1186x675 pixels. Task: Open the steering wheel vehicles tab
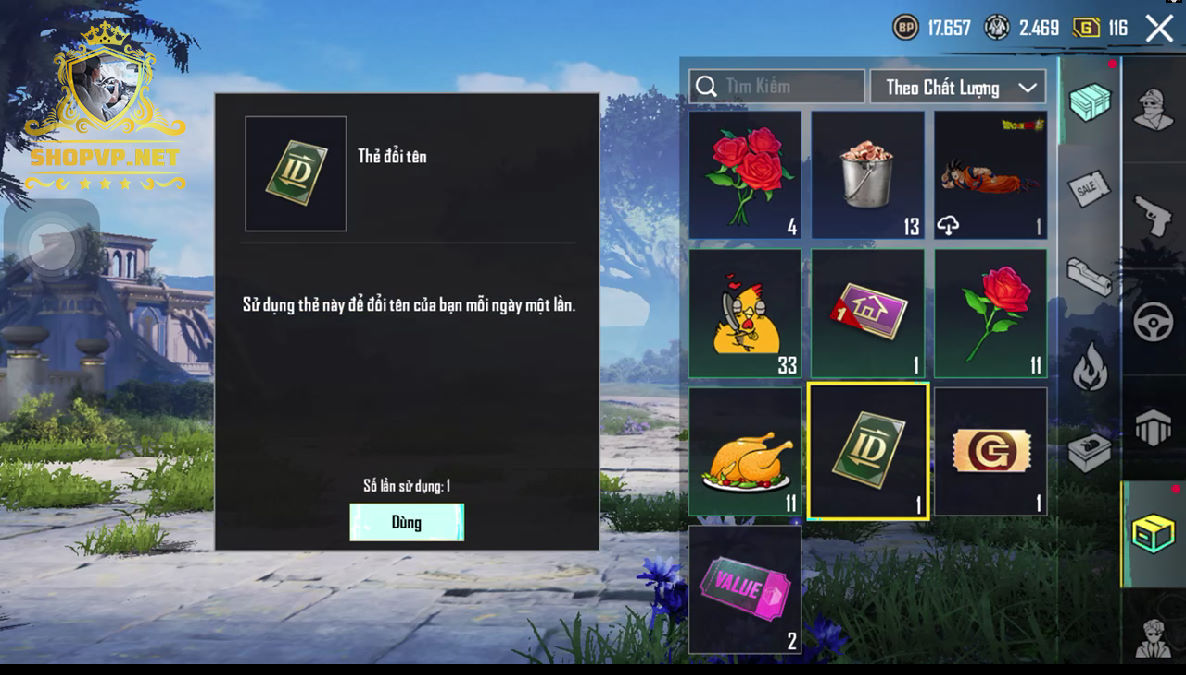[1153, 322]
